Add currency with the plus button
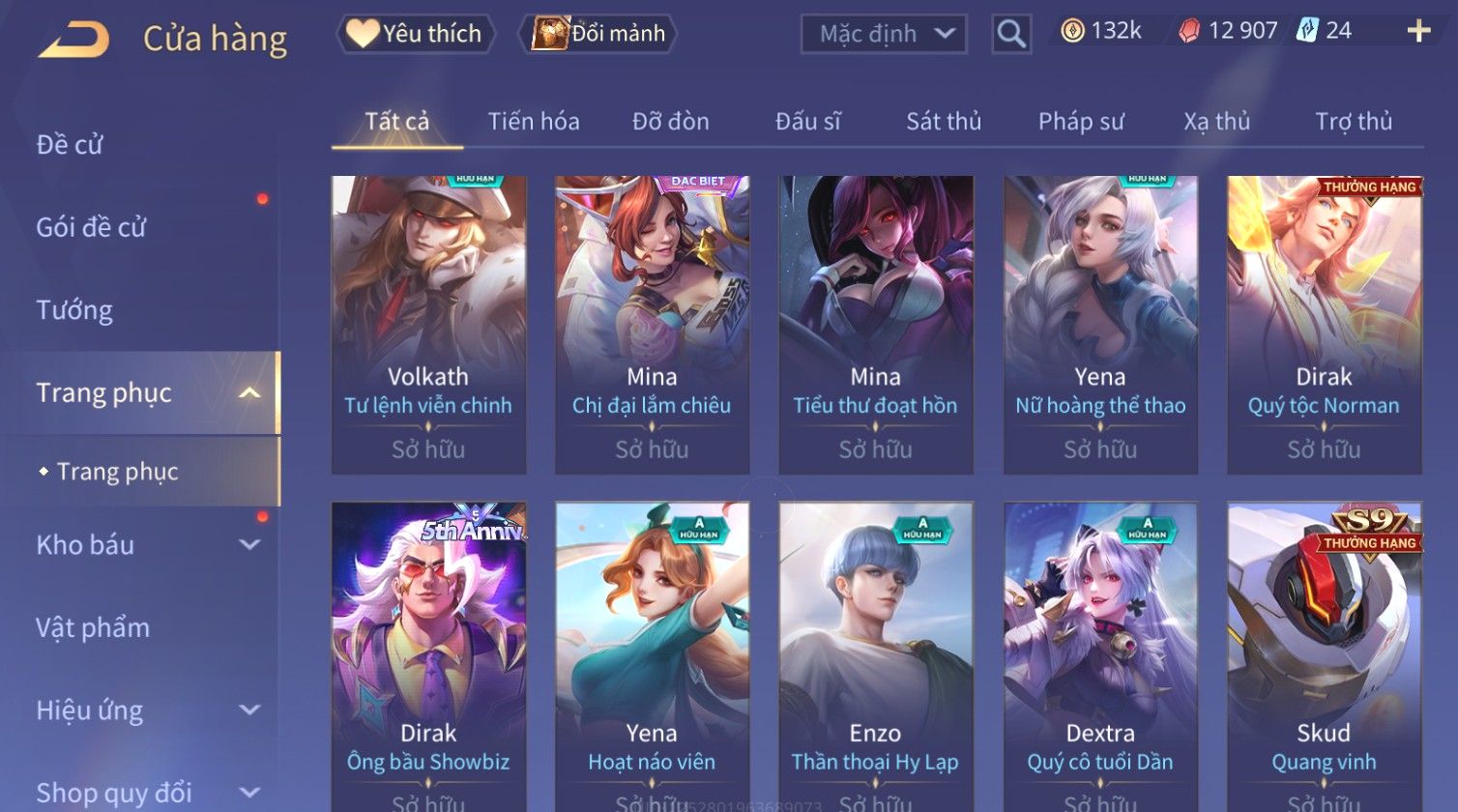This screenshot has height=812, width=1458. (1418, 32)
